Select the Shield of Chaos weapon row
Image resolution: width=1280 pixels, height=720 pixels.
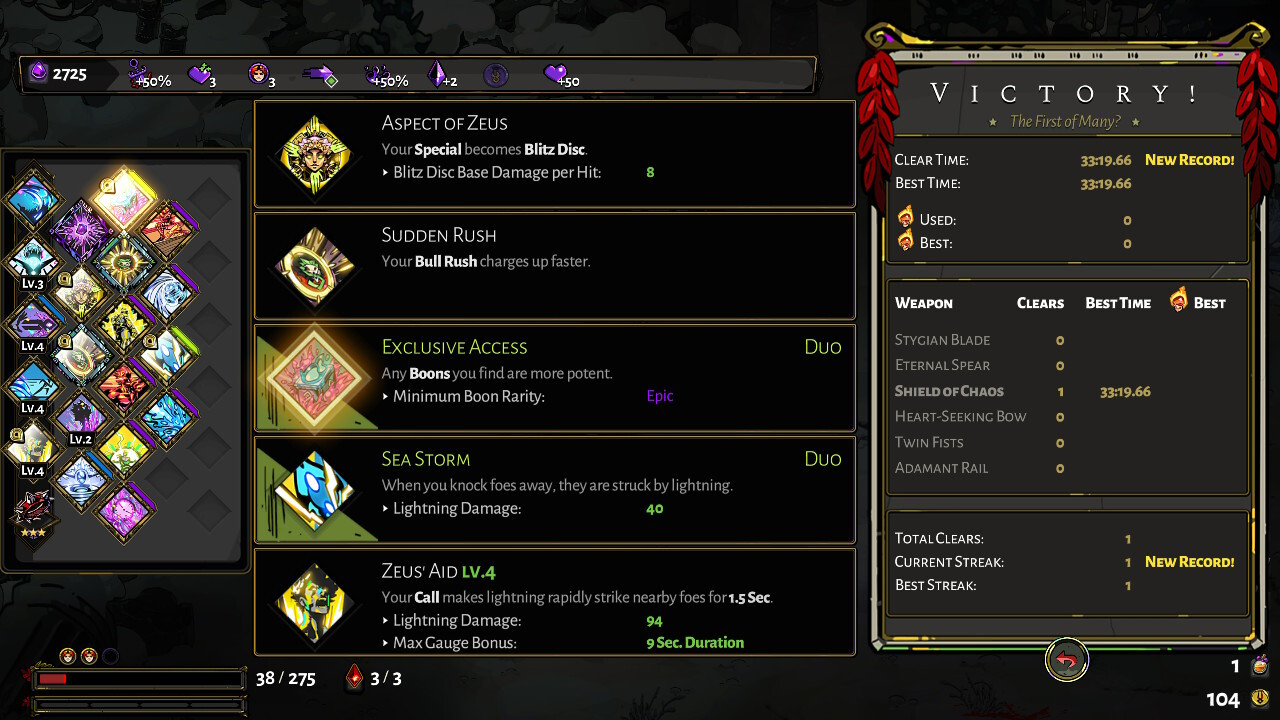click(x=1066, y=391)
